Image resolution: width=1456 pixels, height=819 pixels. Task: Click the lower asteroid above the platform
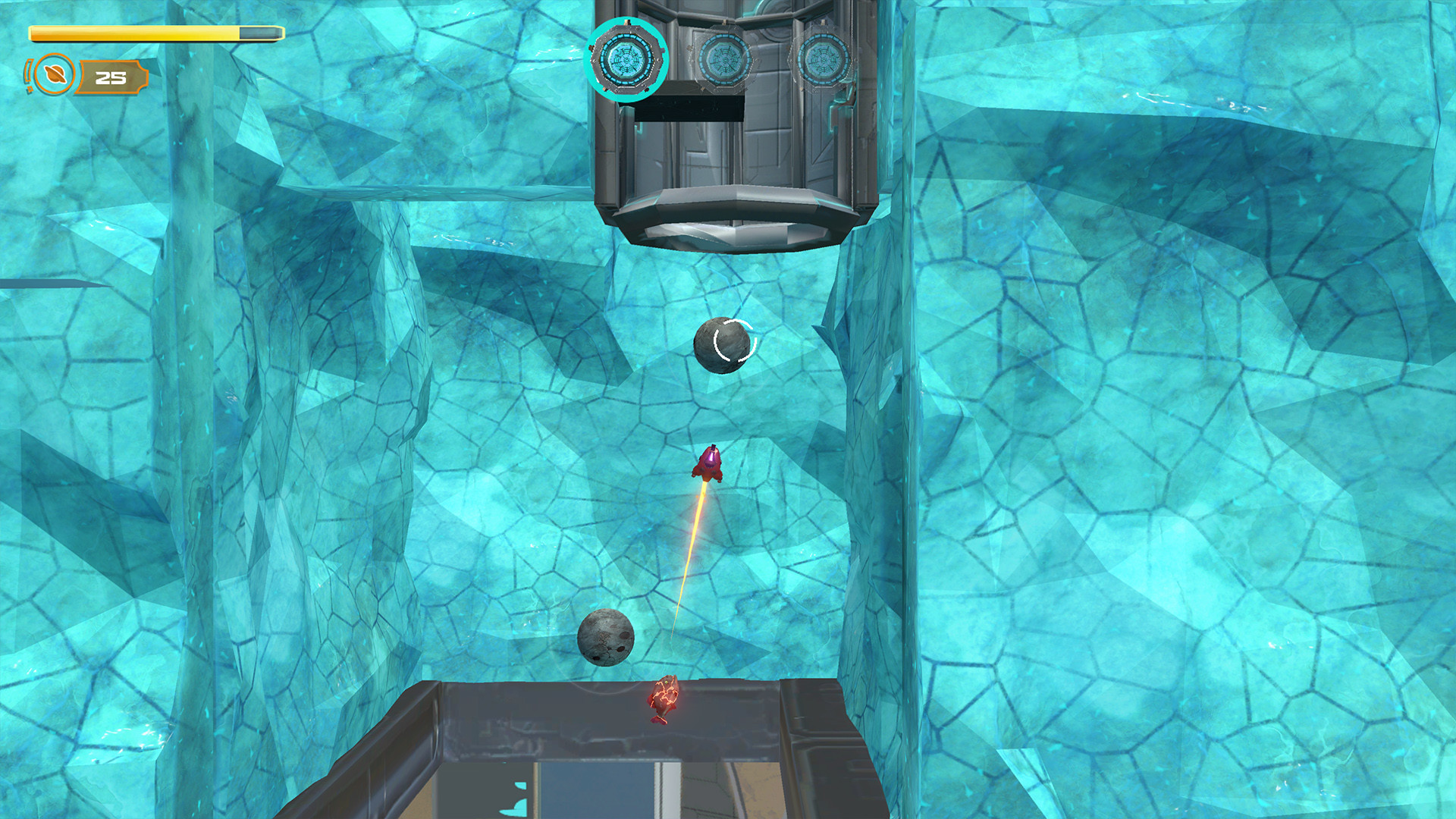pos(604,639)
